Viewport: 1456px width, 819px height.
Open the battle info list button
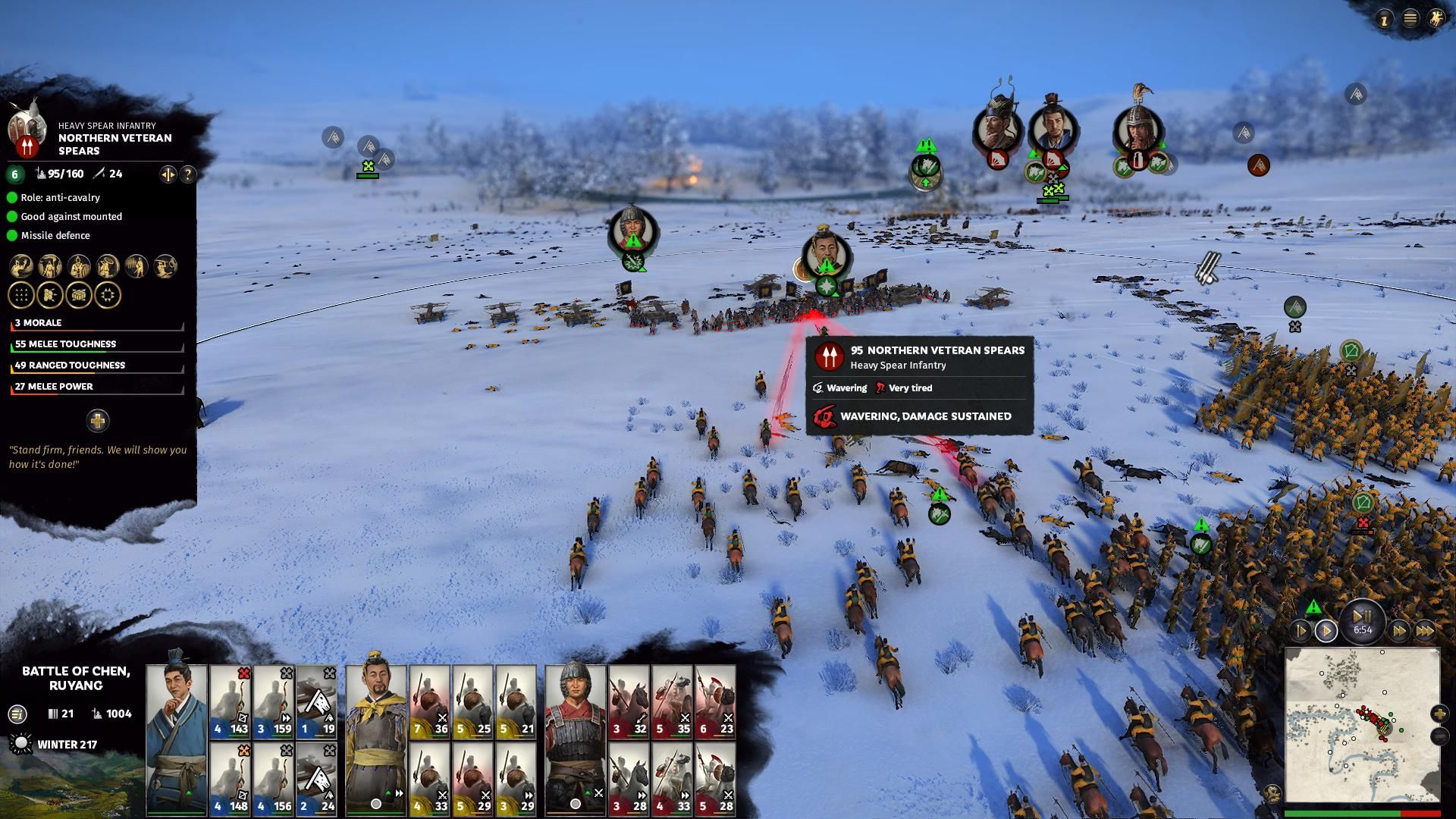tap(17, 714)
